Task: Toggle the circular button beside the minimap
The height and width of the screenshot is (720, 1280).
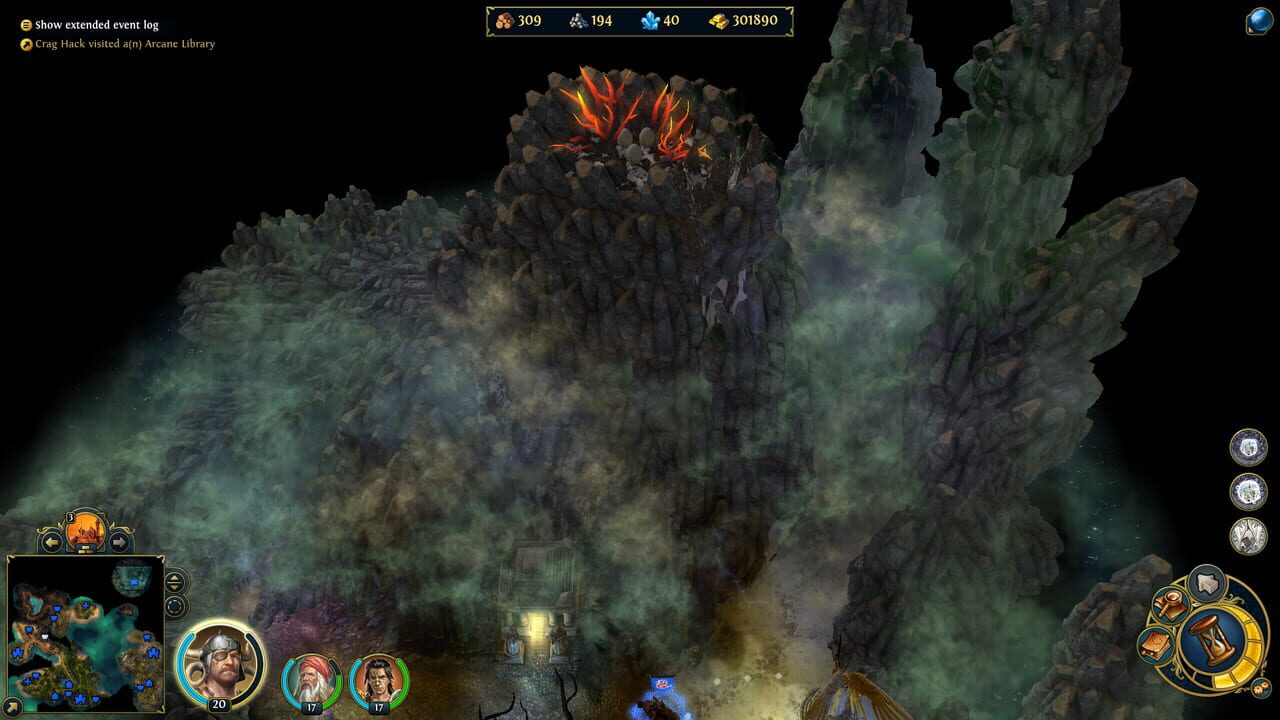Action: tap(174, 607)
